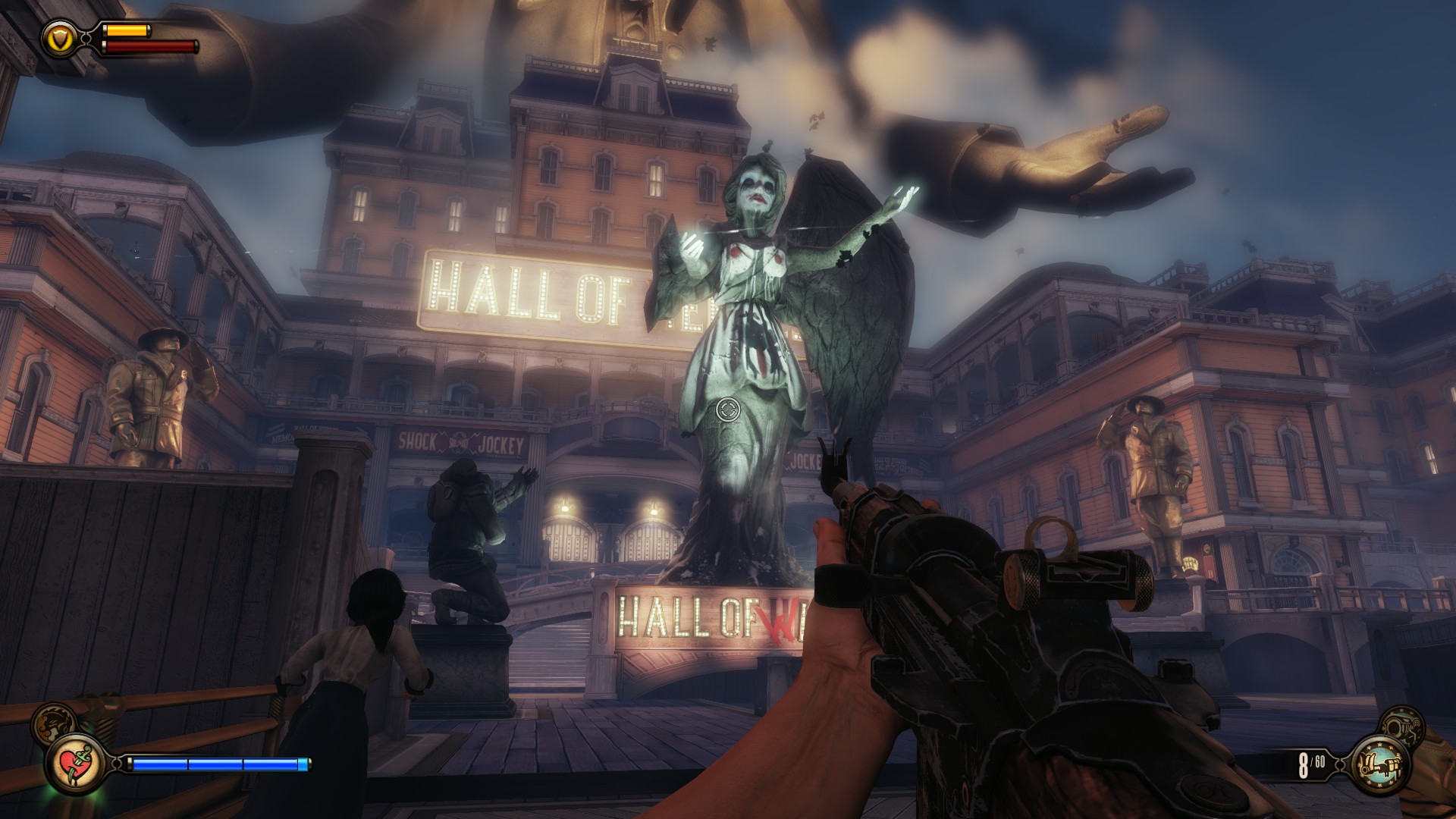Select the Possession heart vigor icon
The height and width of the screenshot is (819, 1456).
(x=76, y=763)
